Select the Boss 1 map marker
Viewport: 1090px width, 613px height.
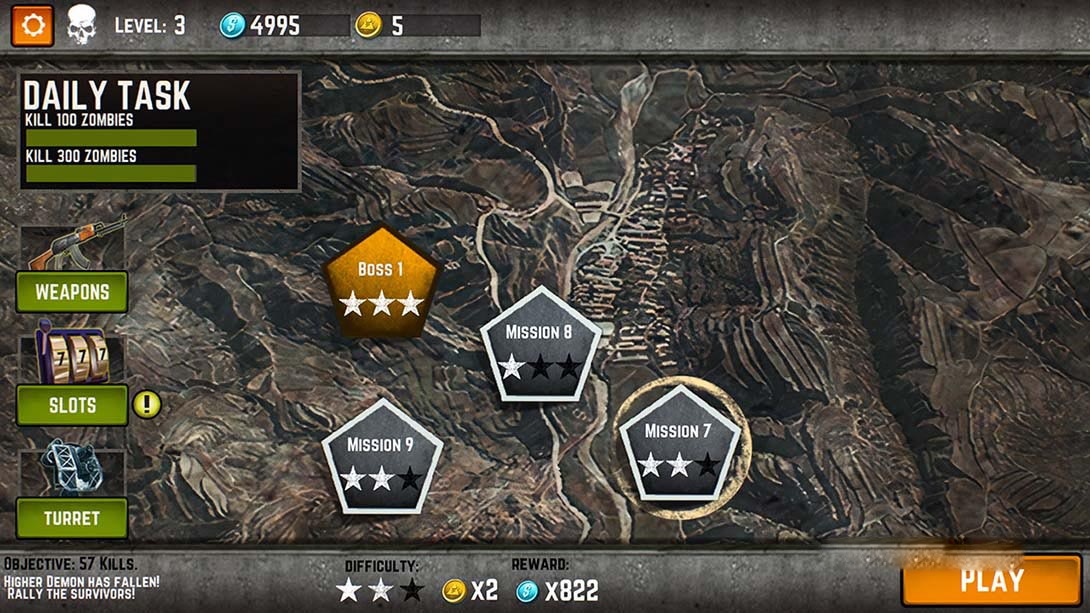click(381, 284)
